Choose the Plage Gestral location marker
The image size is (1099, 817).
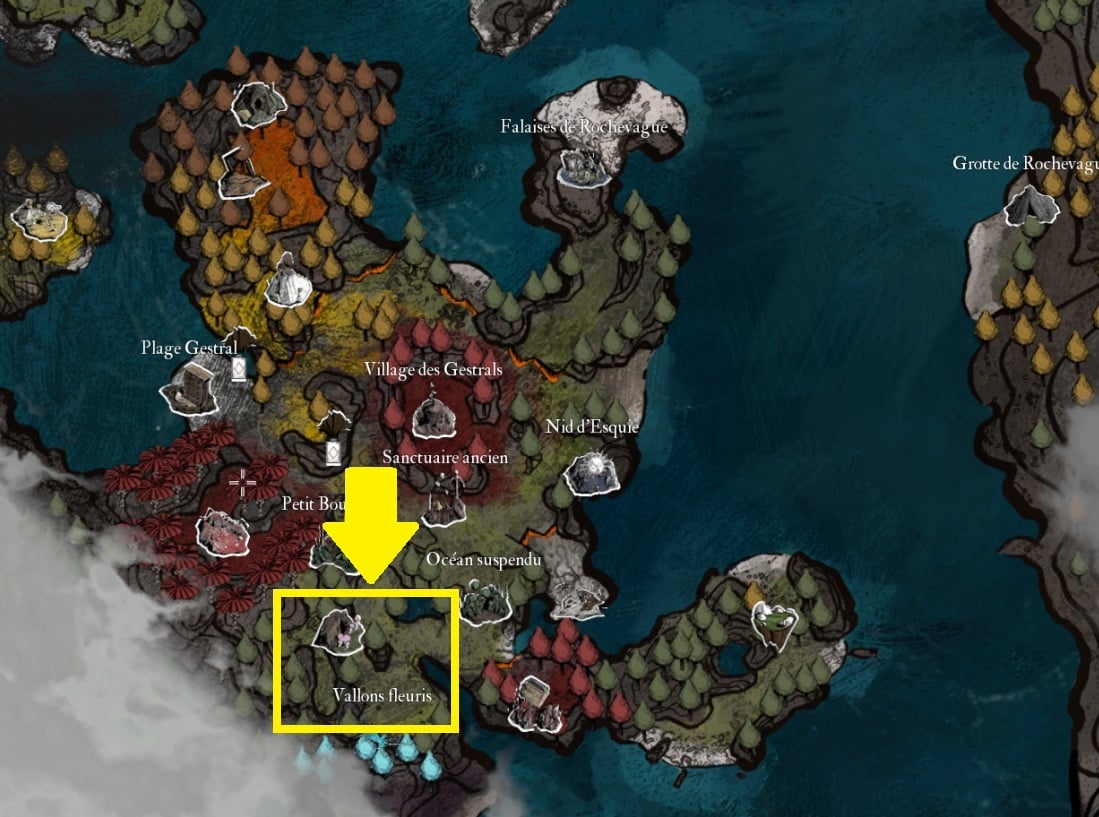tap(193, 388)
